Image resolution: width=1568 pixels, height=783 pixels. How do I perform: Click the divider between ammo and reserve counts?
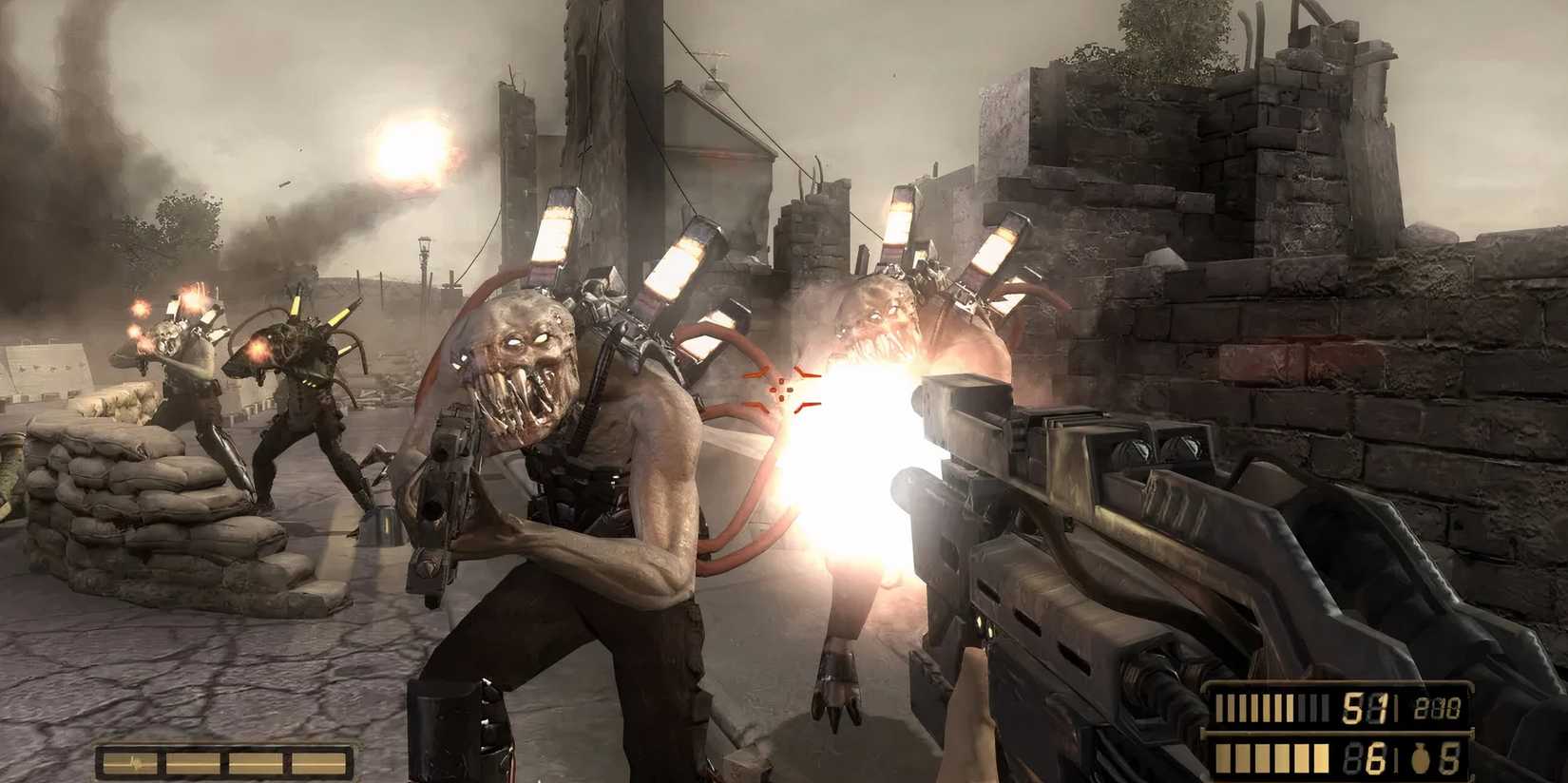pos(1397,707)
